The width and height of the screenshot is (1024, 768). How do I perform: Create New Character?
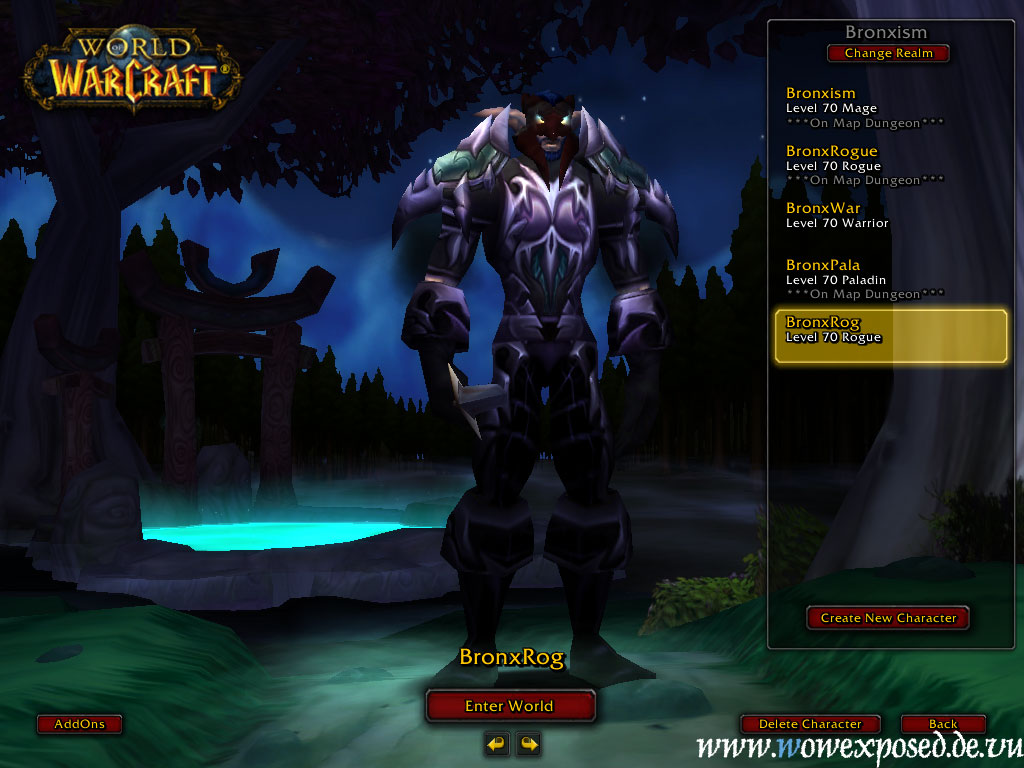(x=888, y=618)
